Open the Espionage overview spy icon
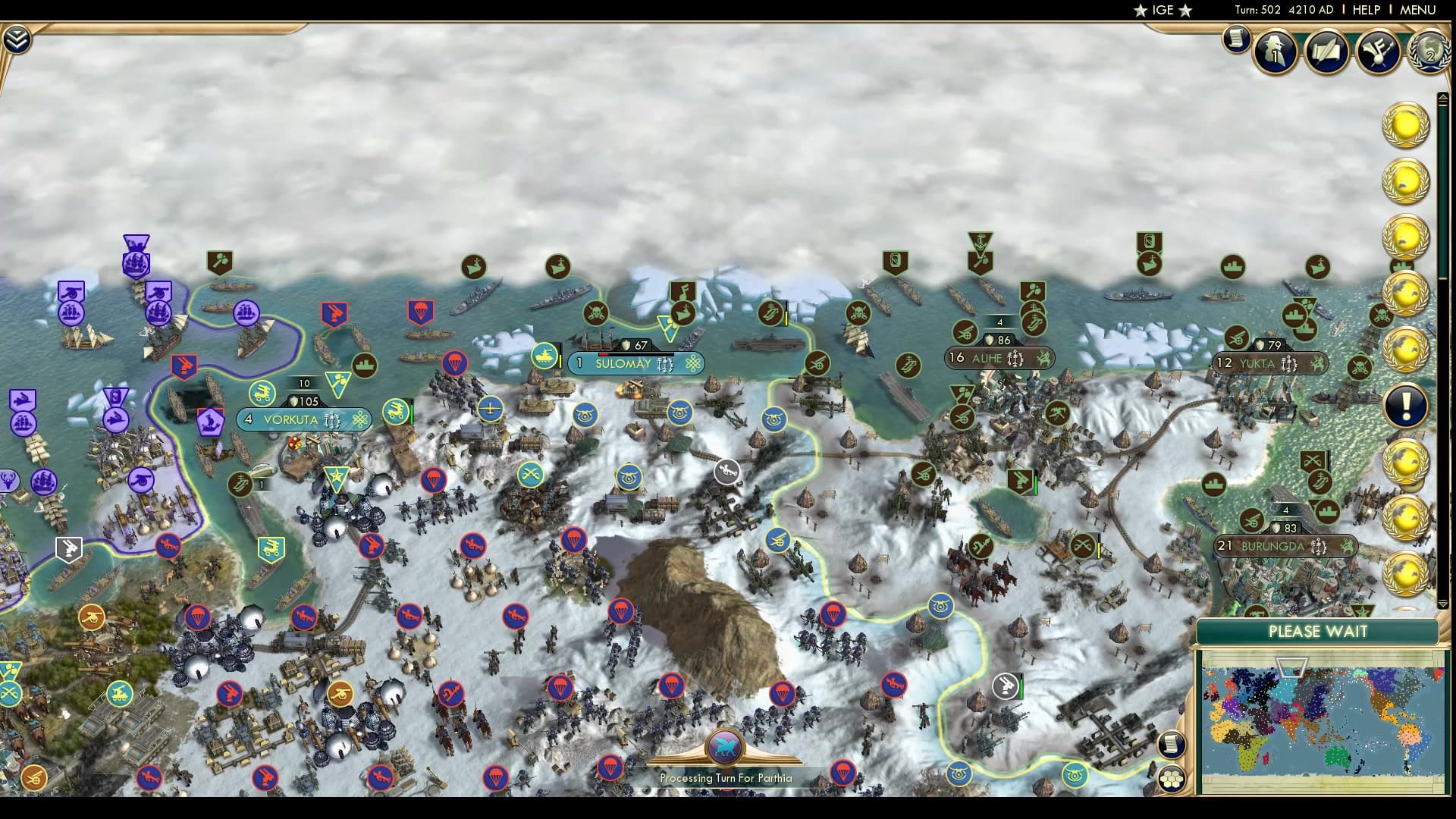This screenshot has height=819, width=1456. click(x=1274, y=52)
